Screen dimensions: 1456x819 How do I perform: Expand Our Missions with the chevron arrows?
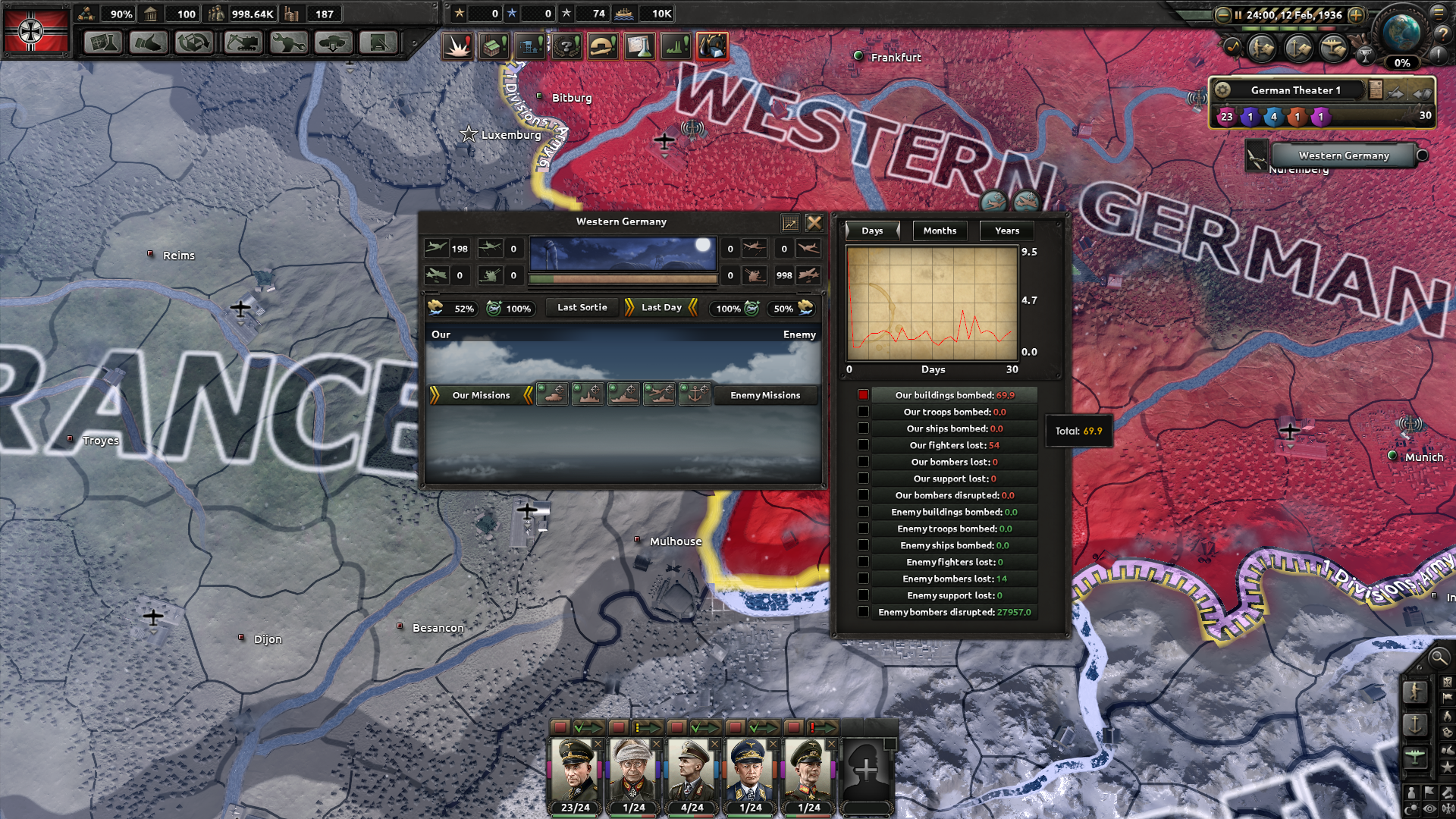click(x=435, y=394)
